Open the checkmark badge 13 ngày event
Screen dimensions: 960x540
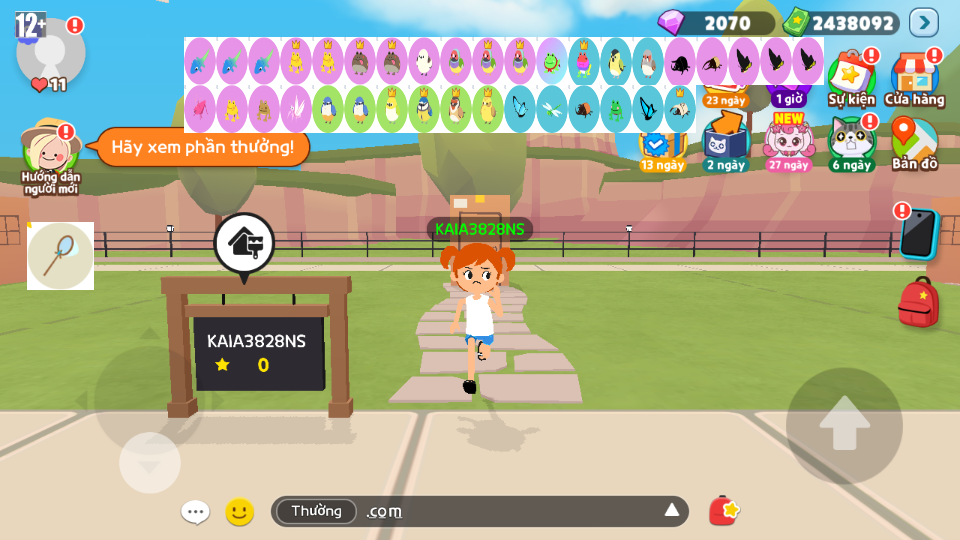point(661,150)
